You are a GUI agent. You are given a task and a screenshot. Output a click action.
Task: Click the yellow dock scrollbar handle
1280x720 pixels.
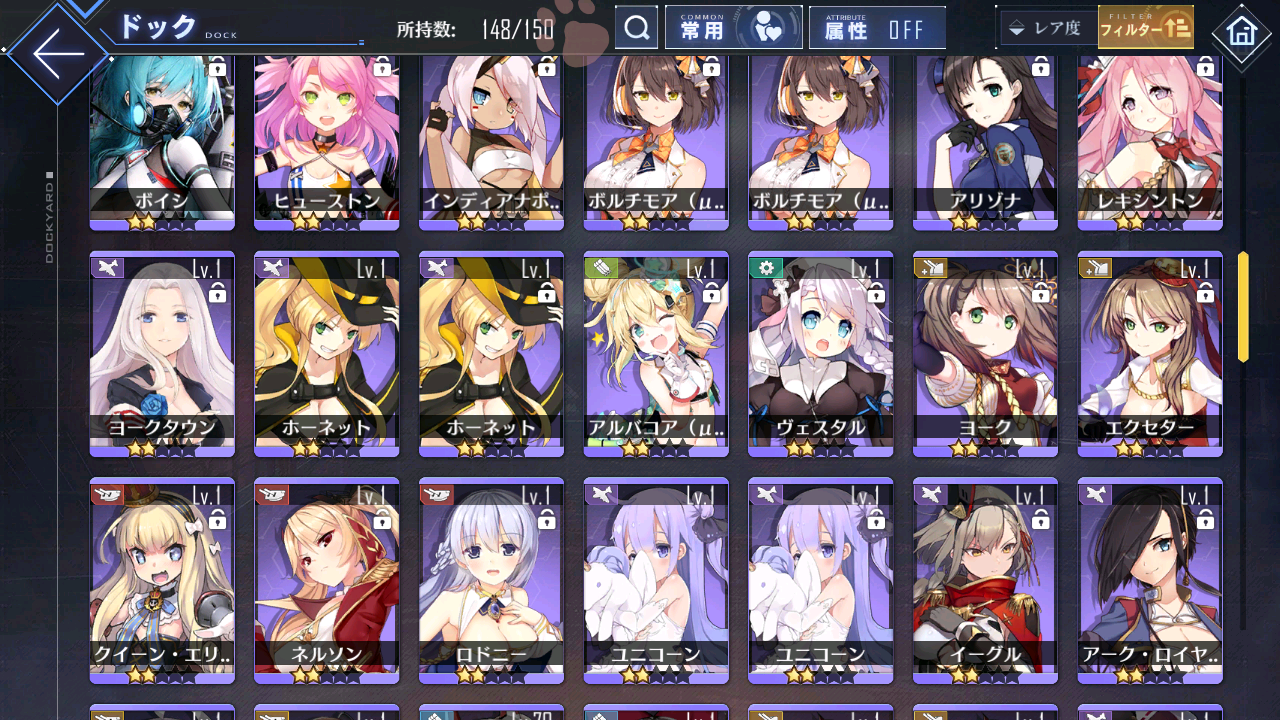[1243, 306]
